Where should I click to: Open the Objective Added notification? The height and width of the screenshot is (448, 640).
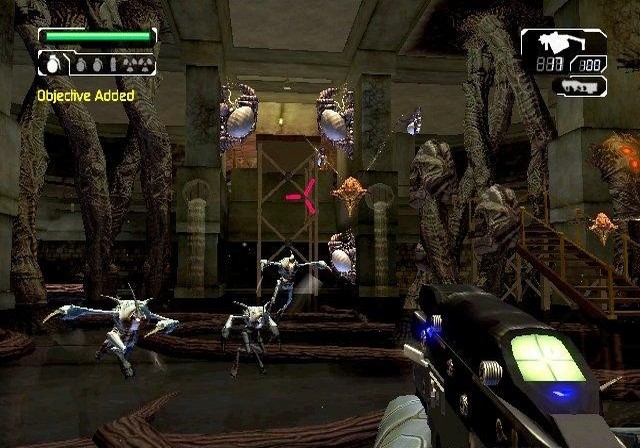[85, 95]
